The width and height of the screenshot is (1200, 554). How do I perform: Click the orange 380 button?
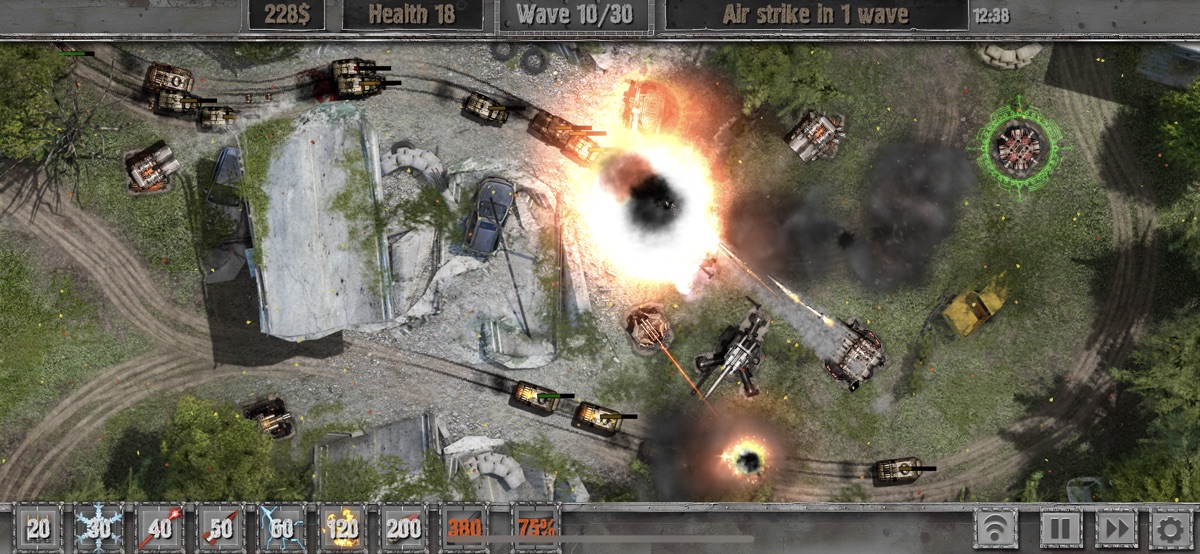(x=465, y=528)
